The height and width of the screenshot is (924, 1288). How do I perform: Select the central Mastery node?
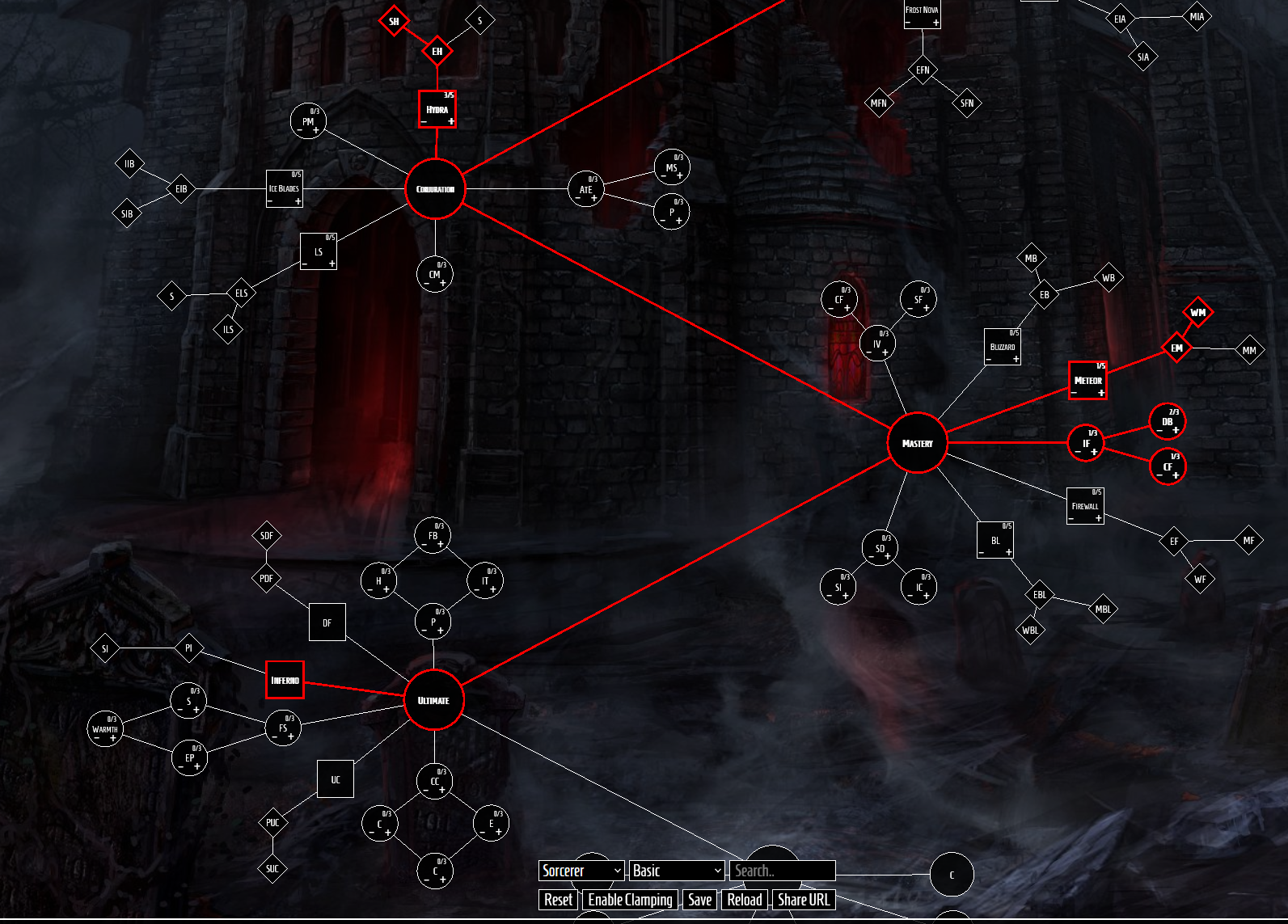tap(918, 443)
